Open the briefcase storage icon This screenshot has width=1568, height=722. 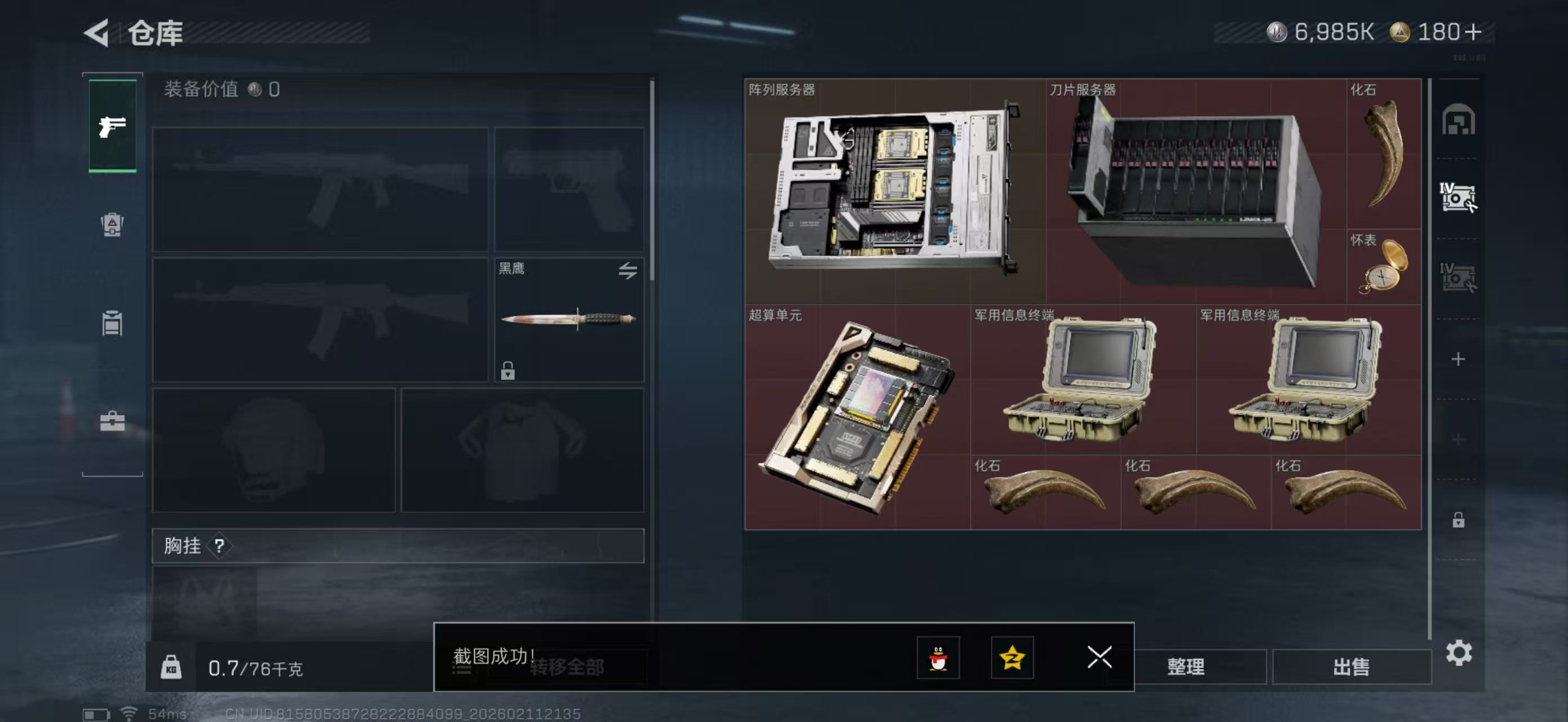coord(112,421)
